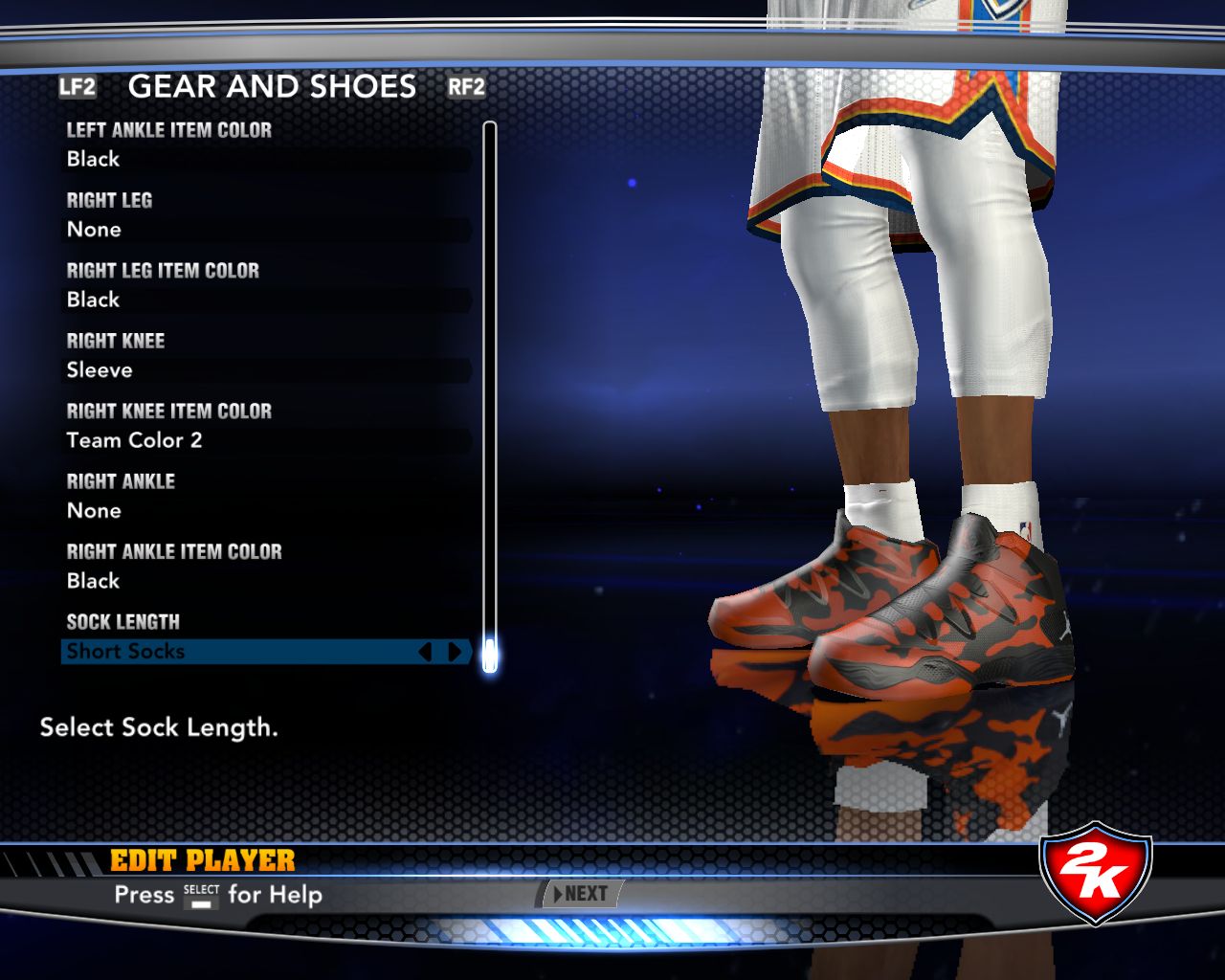Go to the NEXT page

[x=581, y=894]
